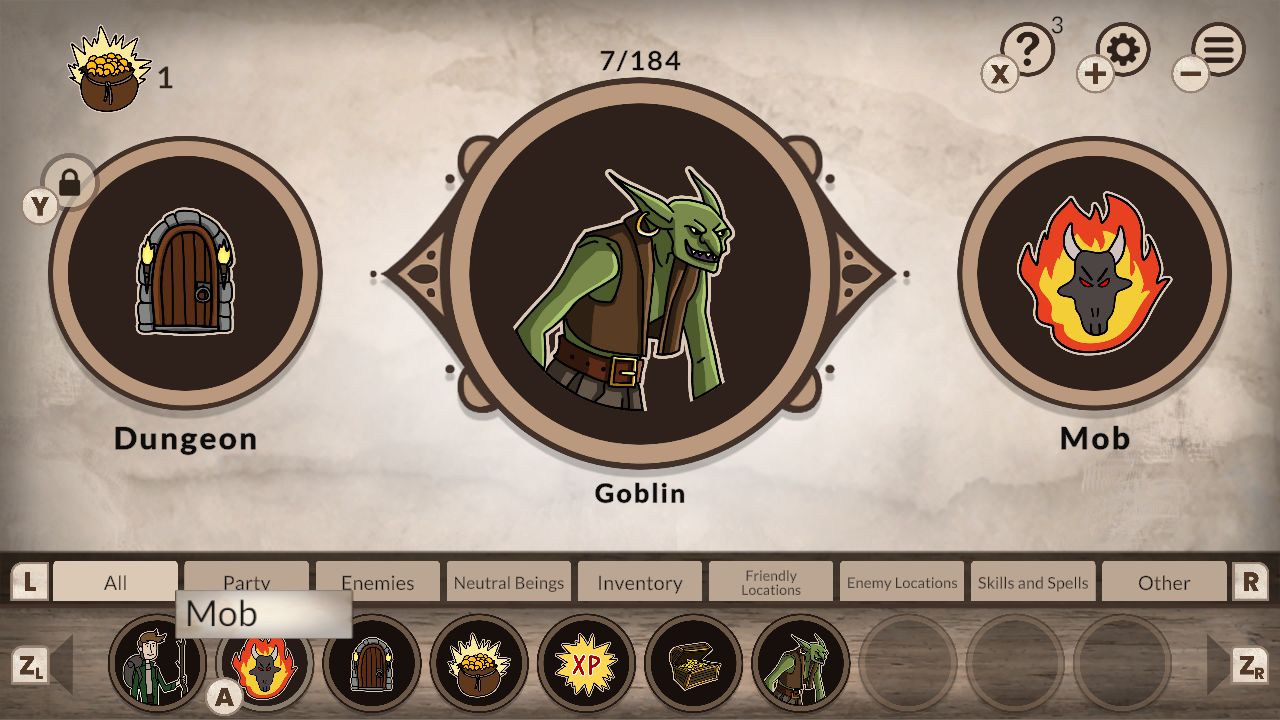1280x720 pixels.
Task: Click the plus zoom-in control top right
Action: 1095,72
